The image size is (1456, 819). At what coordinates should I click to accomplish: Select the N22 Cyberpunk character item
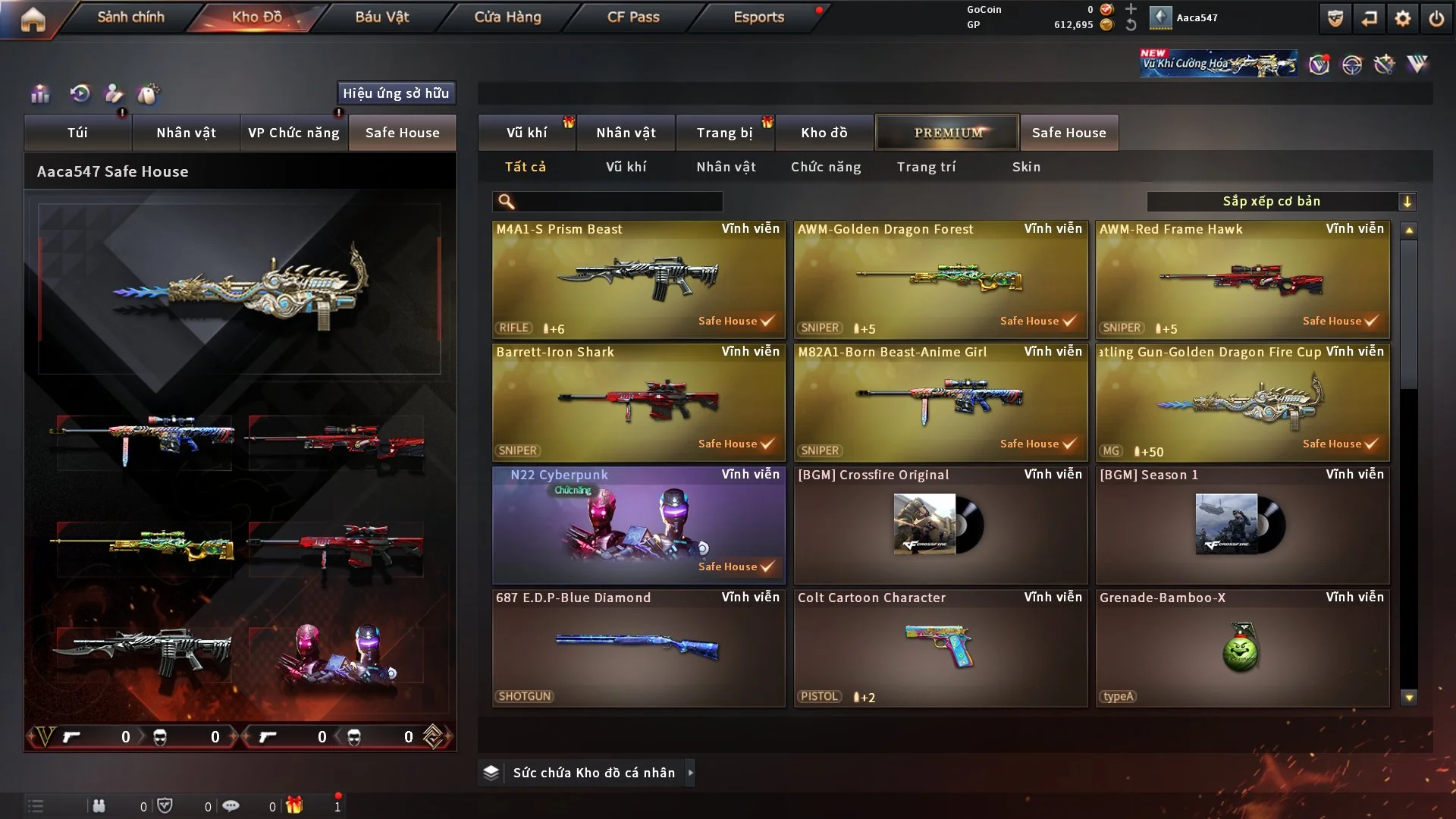pos(639,525)
